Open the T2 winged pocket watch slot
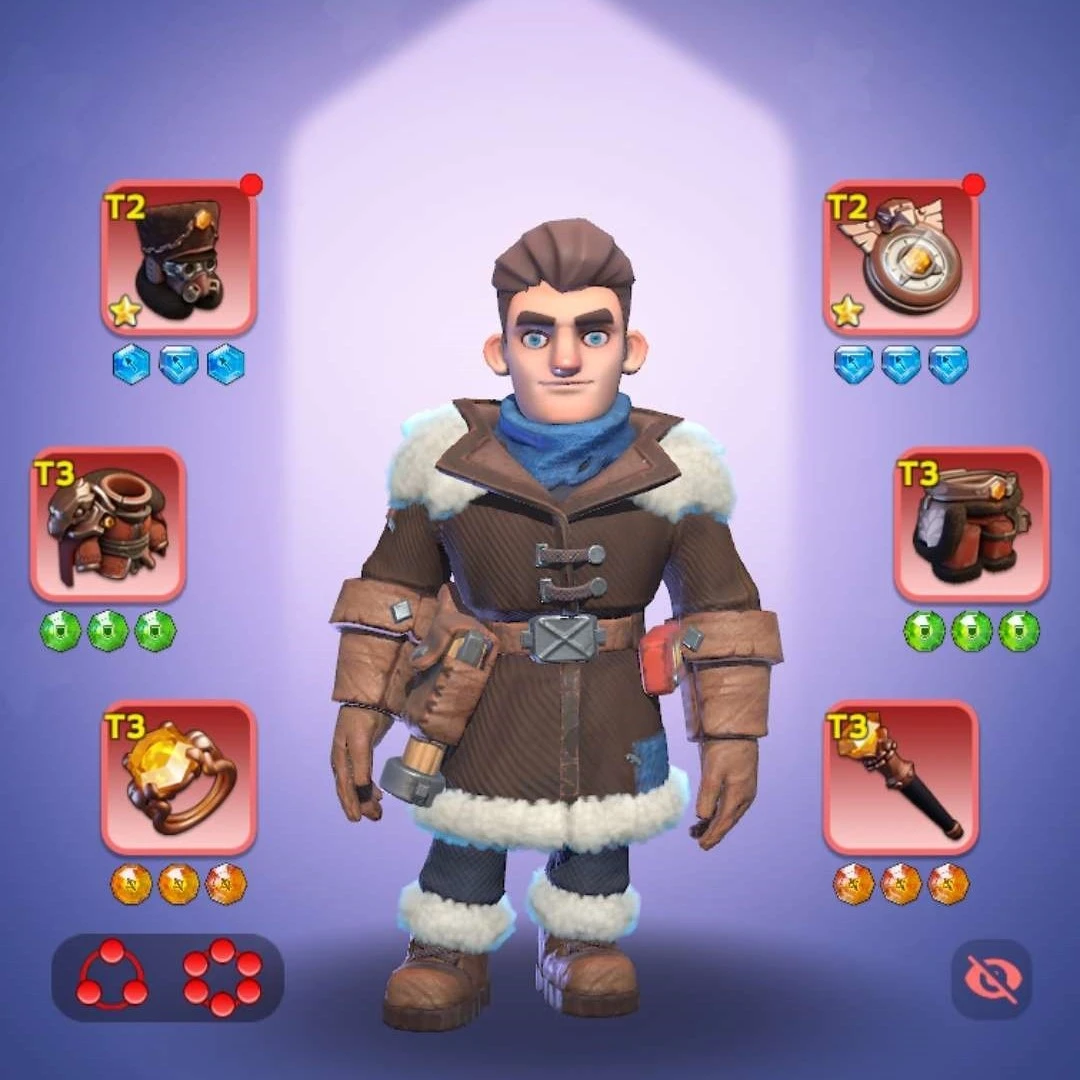Viewport: 1080px width, 1080px height. (901, 258)
